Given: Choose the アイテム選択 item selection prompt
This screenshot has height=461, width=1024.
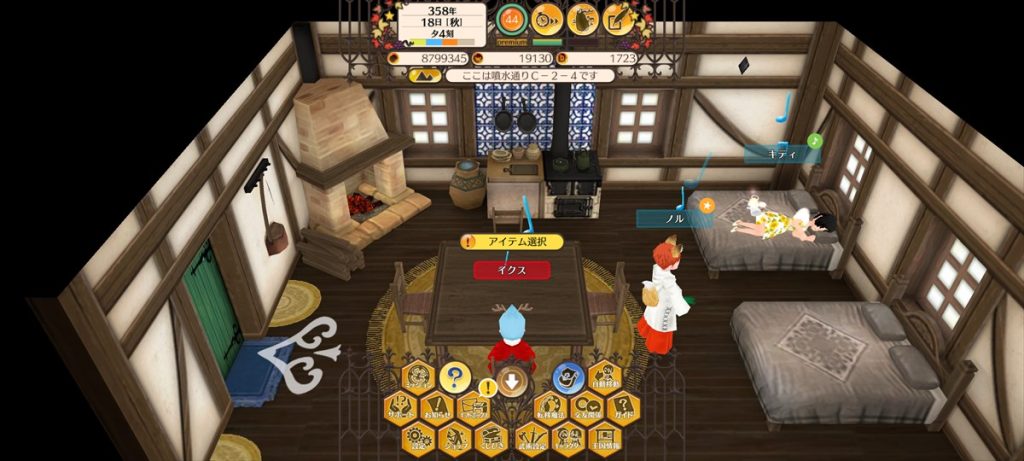Looking at the screenshot, I should tap(512, 242).
